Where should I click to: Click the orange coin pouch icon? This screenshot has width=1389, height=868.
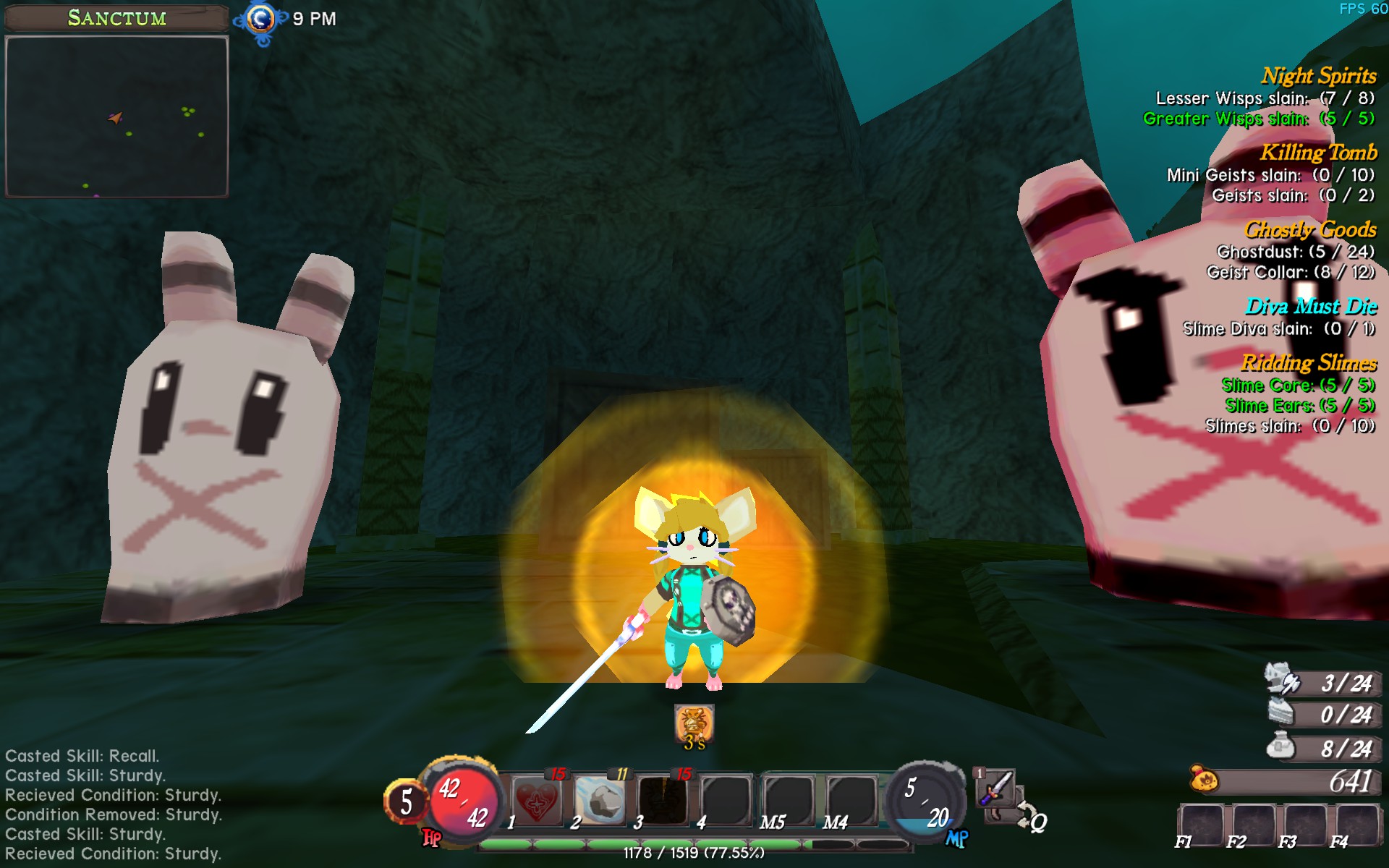1205,780
